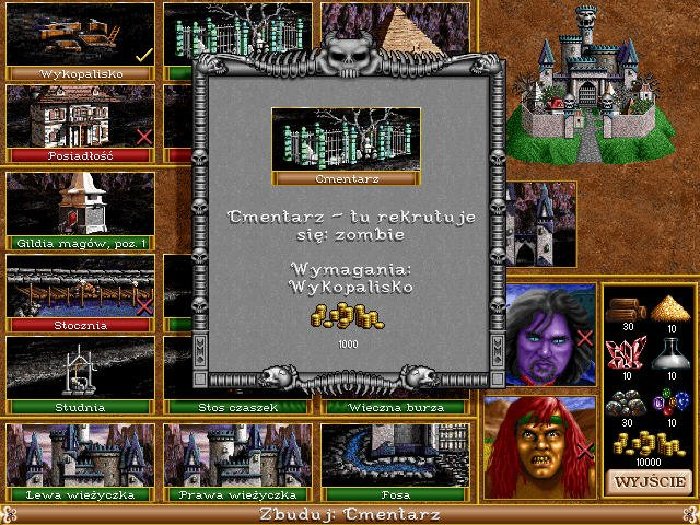Select the purple-faced hero portrait

coord(539,334)
